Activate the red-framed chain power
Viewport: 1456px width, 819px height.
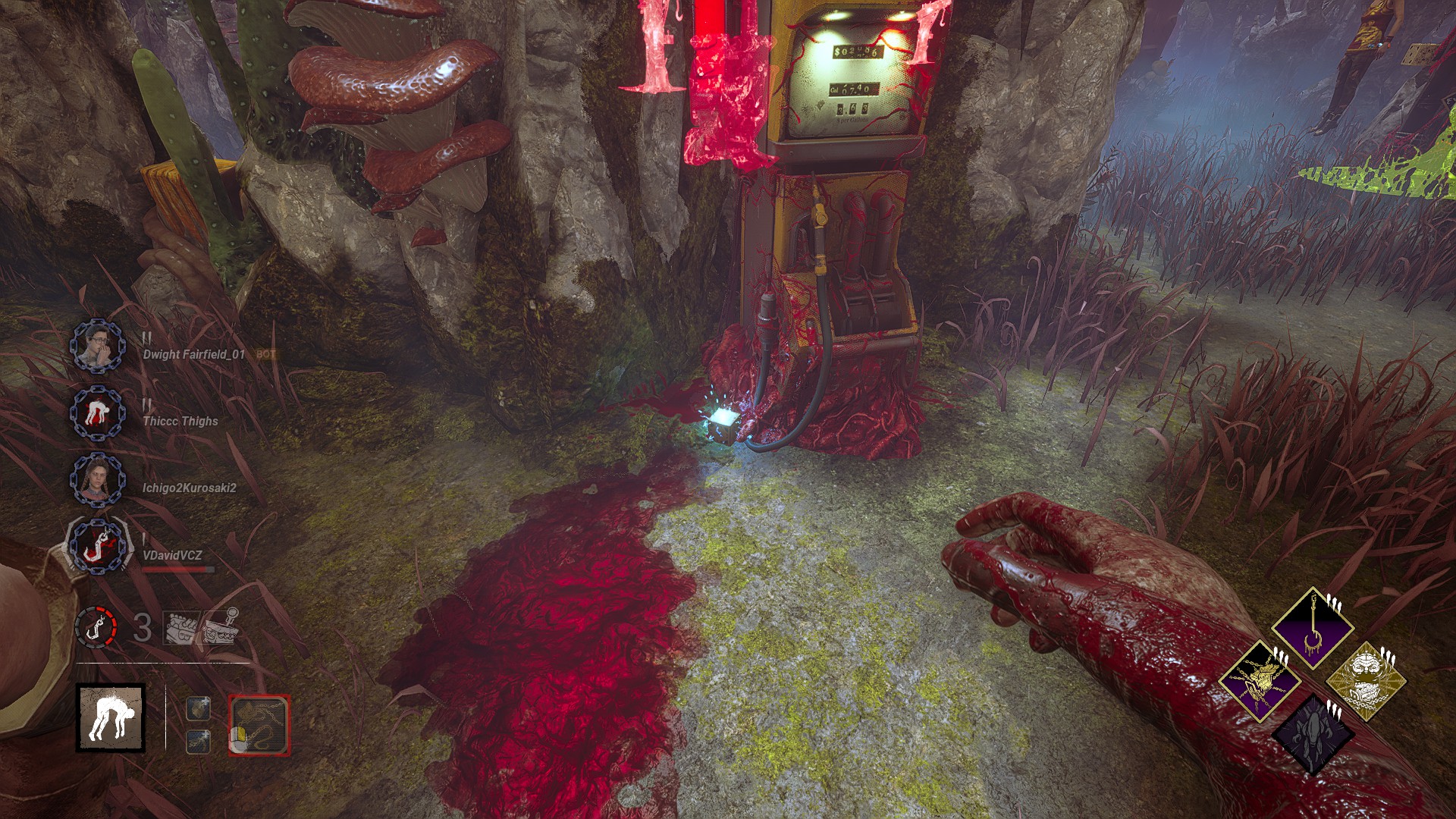tap(259, 725)
